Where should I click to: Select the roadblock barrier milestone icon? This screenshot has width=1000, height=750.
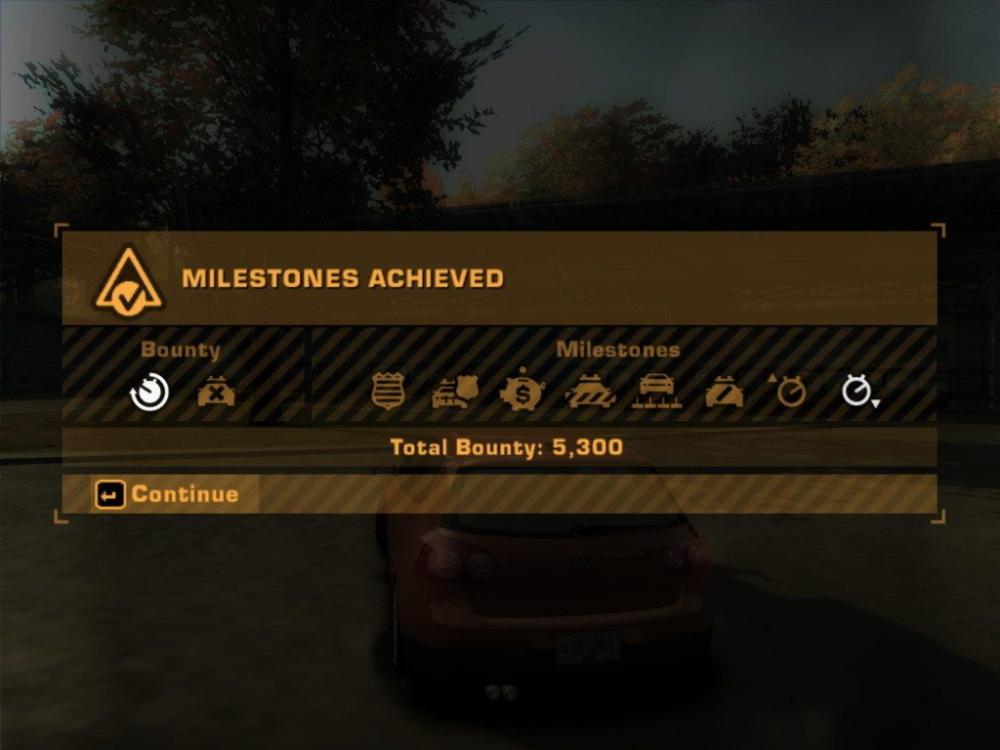[590, 393]
